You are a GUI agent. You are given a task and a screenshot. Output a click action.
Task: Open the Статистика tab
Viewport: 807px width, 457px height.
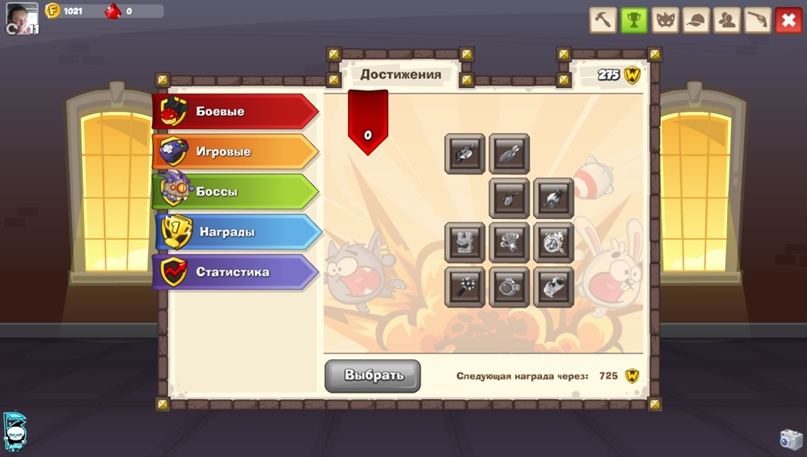[235, 271]
